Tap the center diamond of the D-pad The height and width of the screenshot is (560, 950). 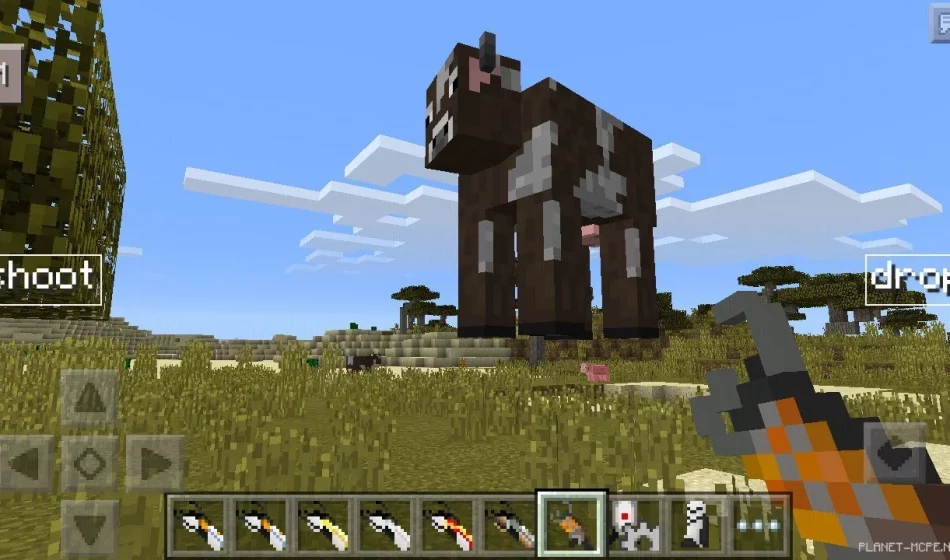click(90, 462)
